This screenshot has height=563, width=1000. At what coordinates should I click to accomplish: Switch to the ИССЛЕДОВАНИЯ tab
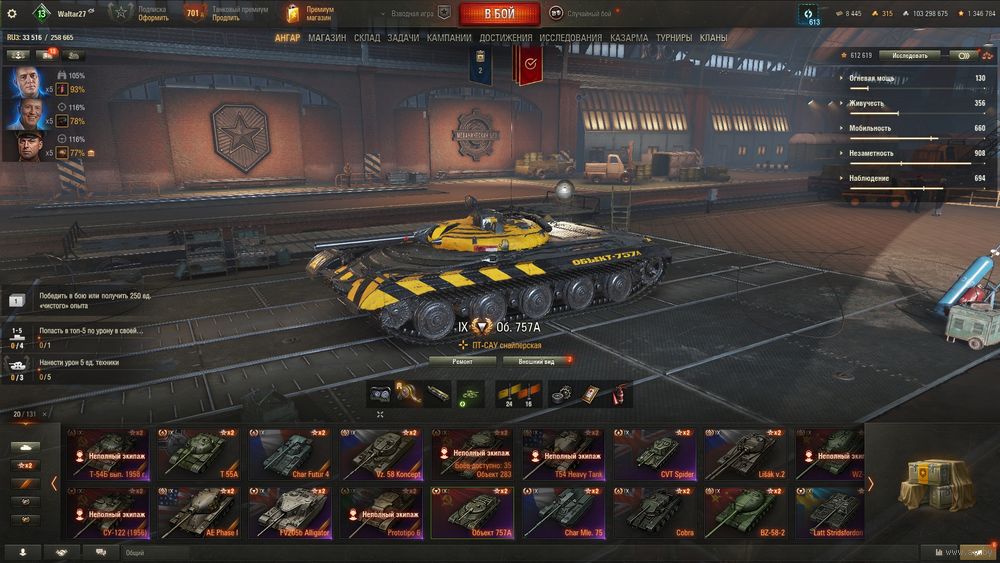(571, 38)
